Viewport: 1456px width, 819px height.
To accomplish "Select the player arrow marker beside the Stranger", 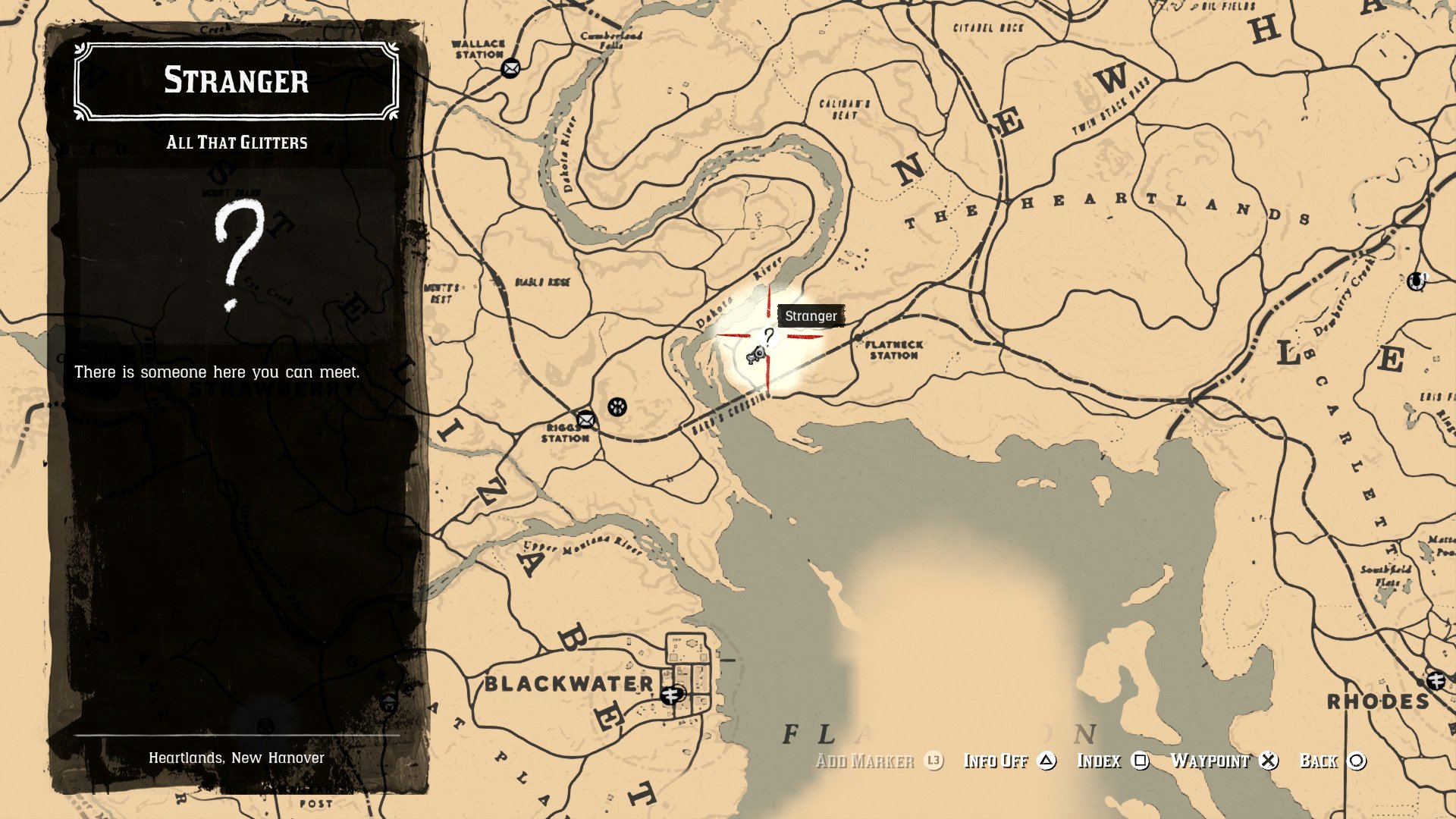I will [756, 355].
